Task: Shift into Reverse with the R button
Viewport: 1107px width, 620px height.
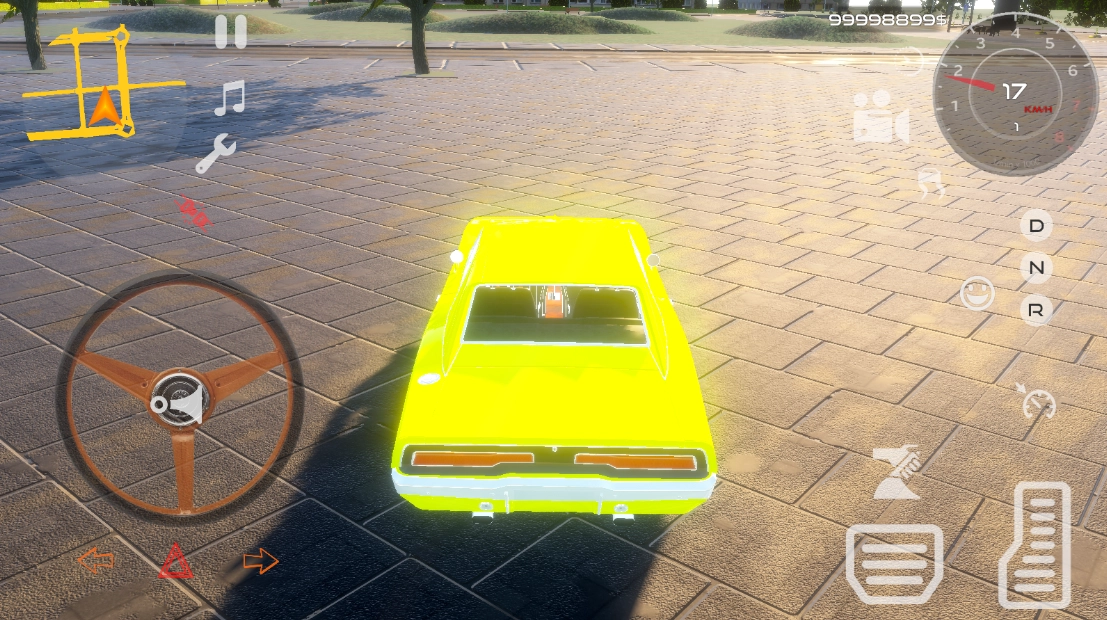Action: [1036, 311]
